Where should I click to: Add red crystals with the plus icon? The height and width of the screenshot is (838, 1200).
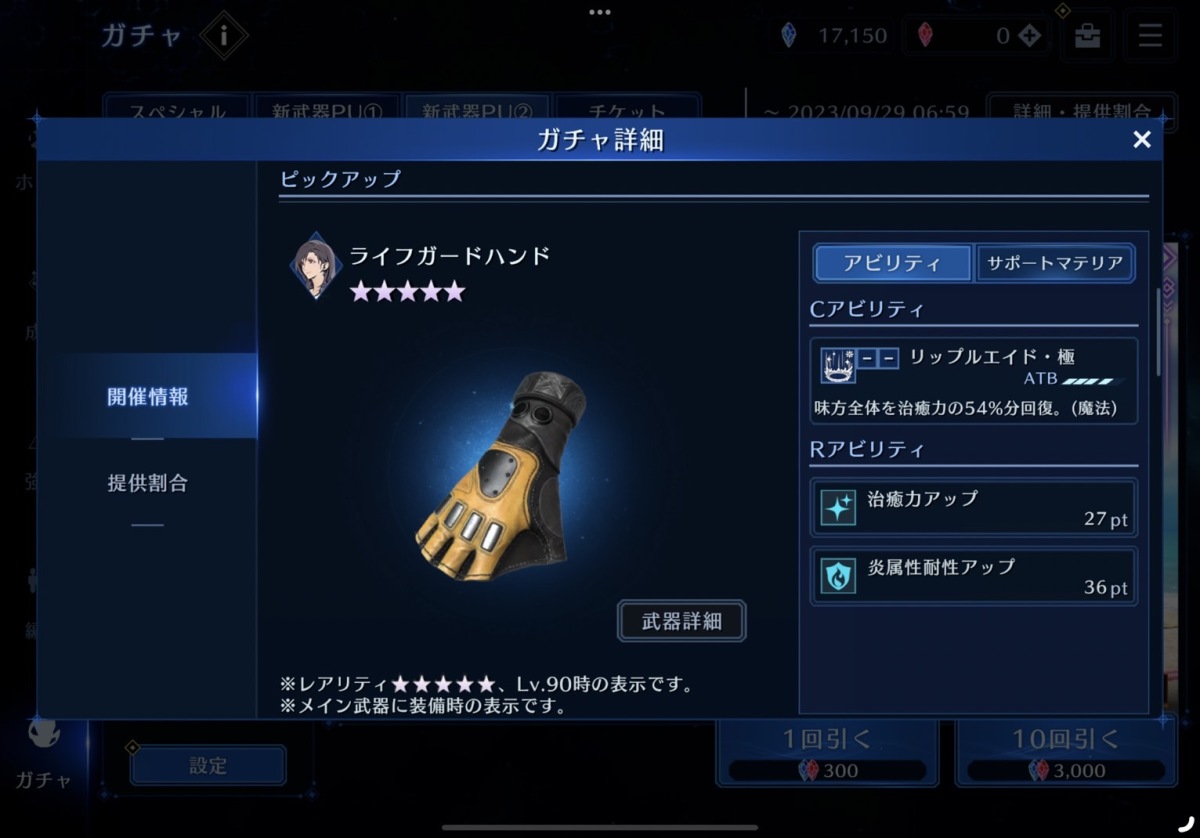[1030, 37]
